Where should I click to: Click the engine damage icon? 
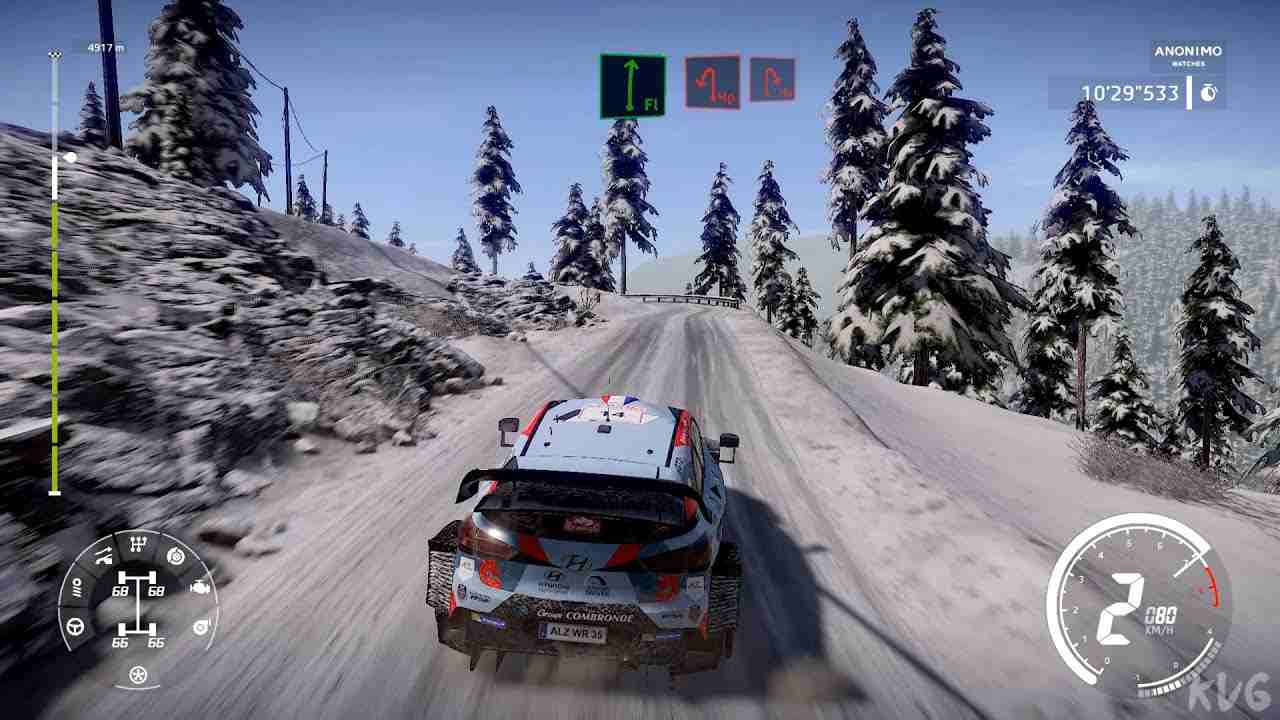pyautogui.click(x=201, y=588)
